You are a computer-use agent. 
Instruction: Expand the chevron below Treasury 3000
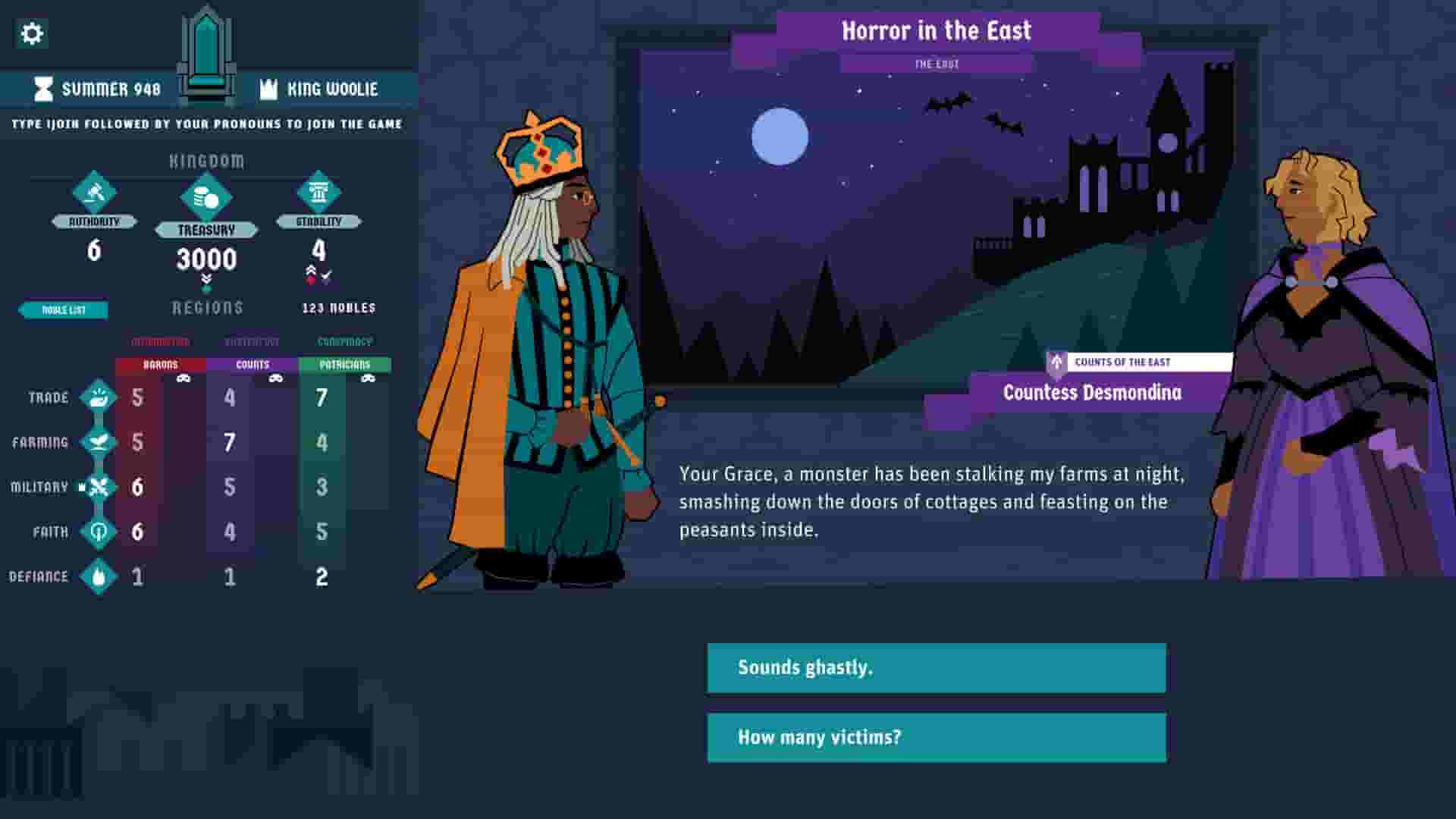pyautogui.click(x=206, y=279)
